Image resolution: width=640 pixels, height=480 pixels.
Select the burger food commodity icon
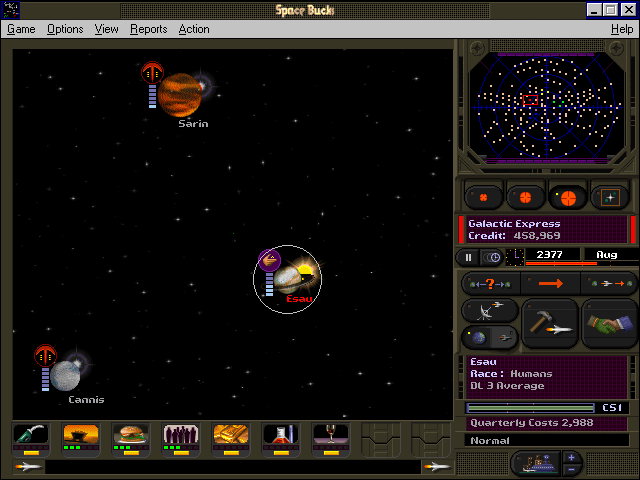[x=131, y=436]
